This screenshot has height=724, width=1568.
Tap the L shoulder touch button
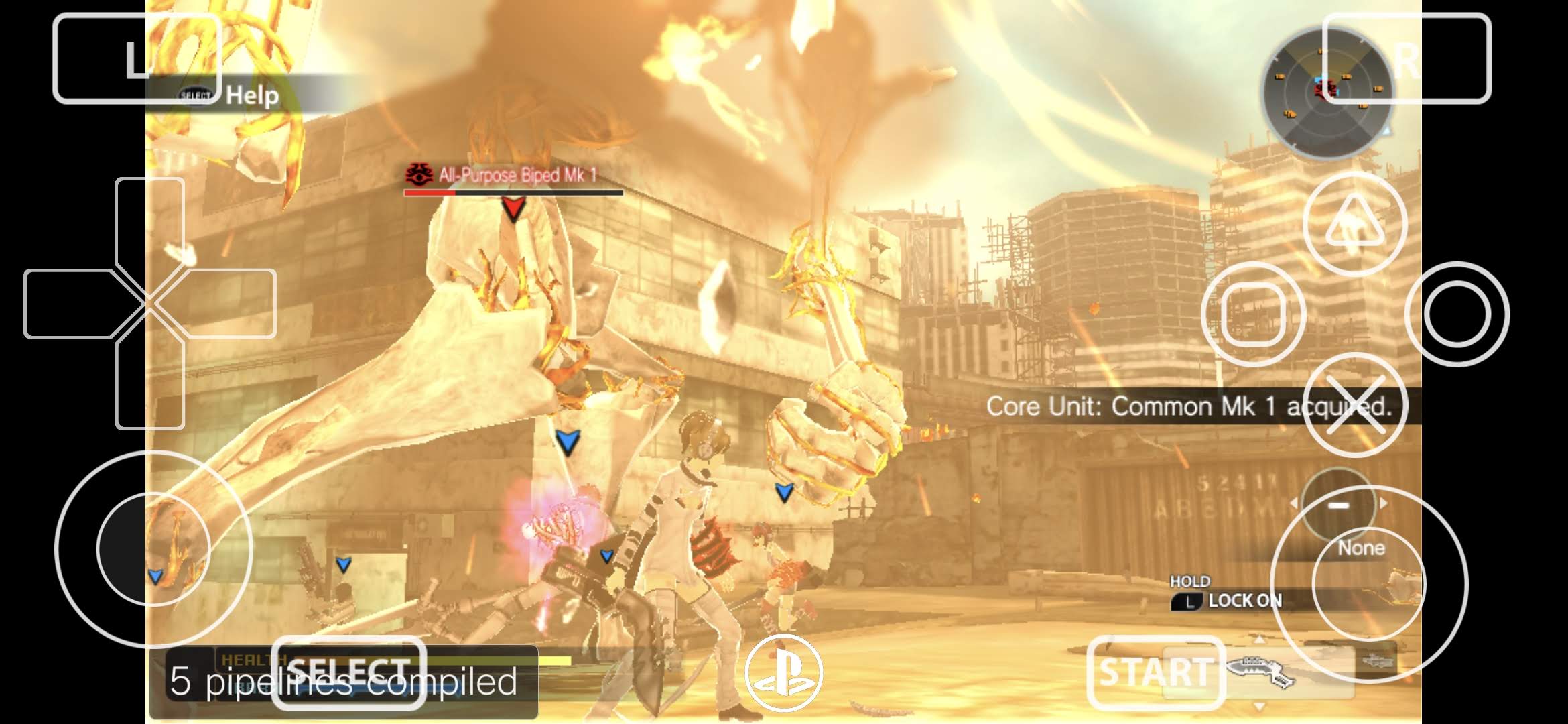137,58
